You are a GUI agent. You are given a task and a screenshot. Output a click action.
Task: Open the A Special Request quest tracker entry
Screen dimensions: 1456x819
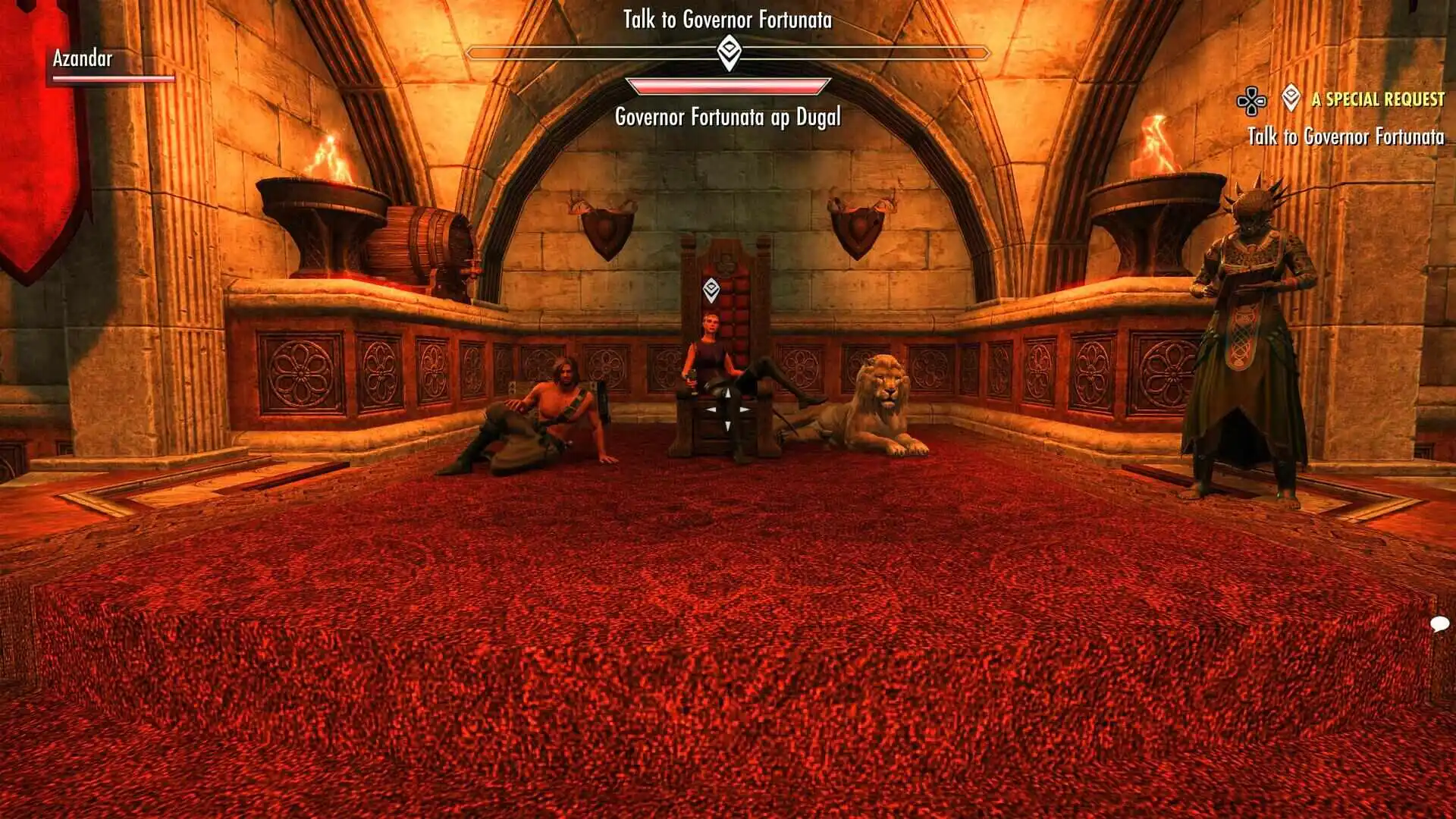[x=1377, y=99]
